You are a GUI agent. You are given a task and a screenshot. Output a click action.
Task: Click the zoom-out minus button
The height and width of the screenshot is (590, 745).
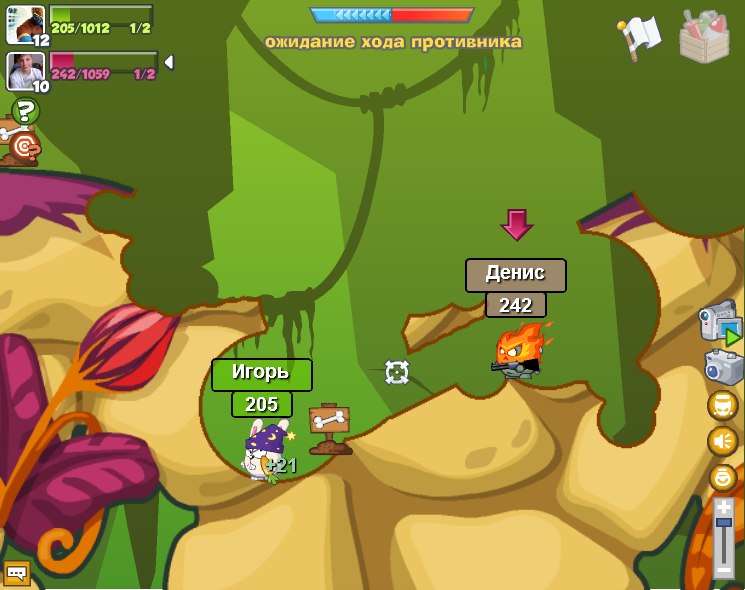(724, 571)
